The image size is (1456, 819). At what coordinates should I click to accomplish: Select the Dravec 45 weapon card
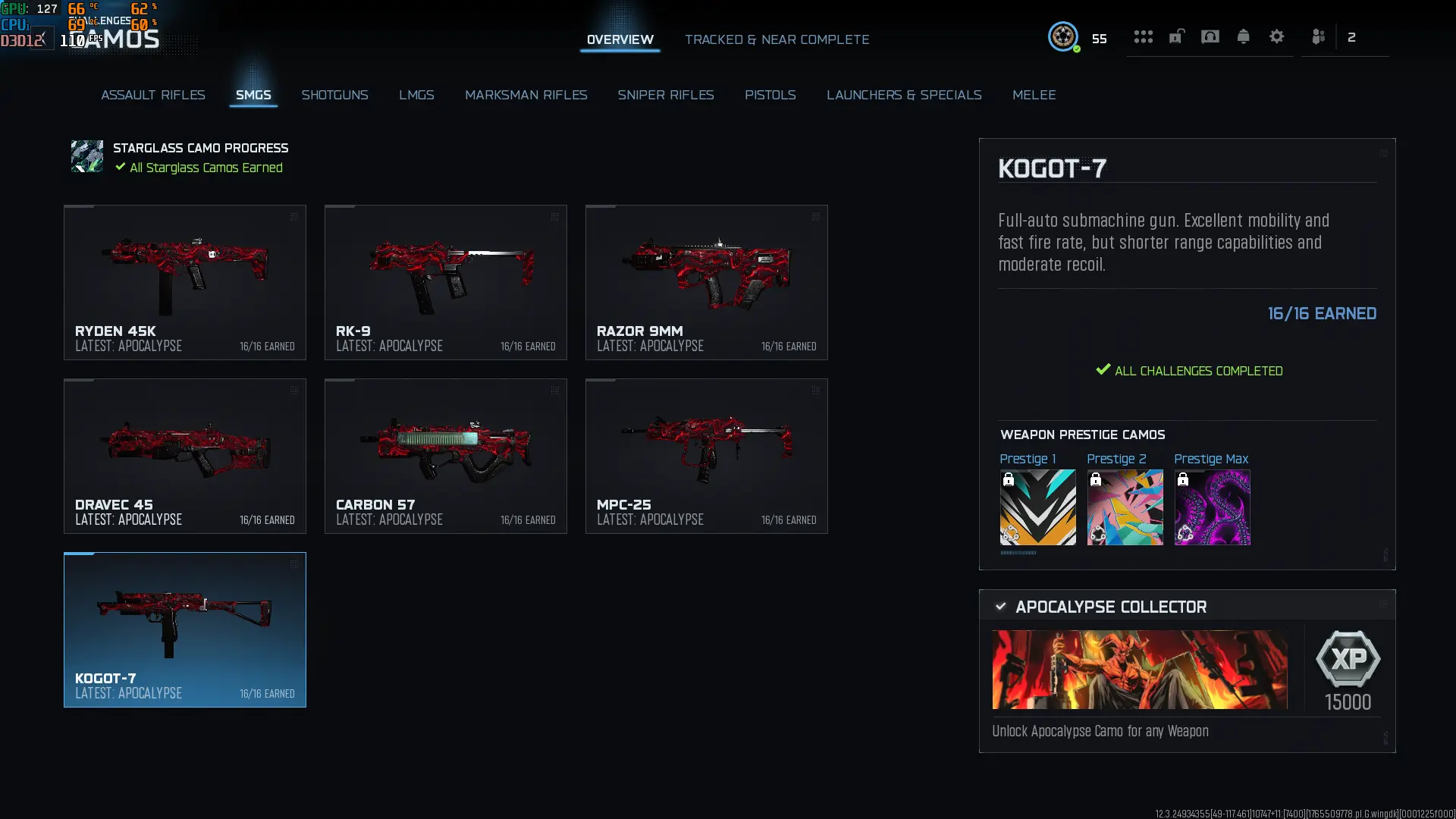coord(184,456)
